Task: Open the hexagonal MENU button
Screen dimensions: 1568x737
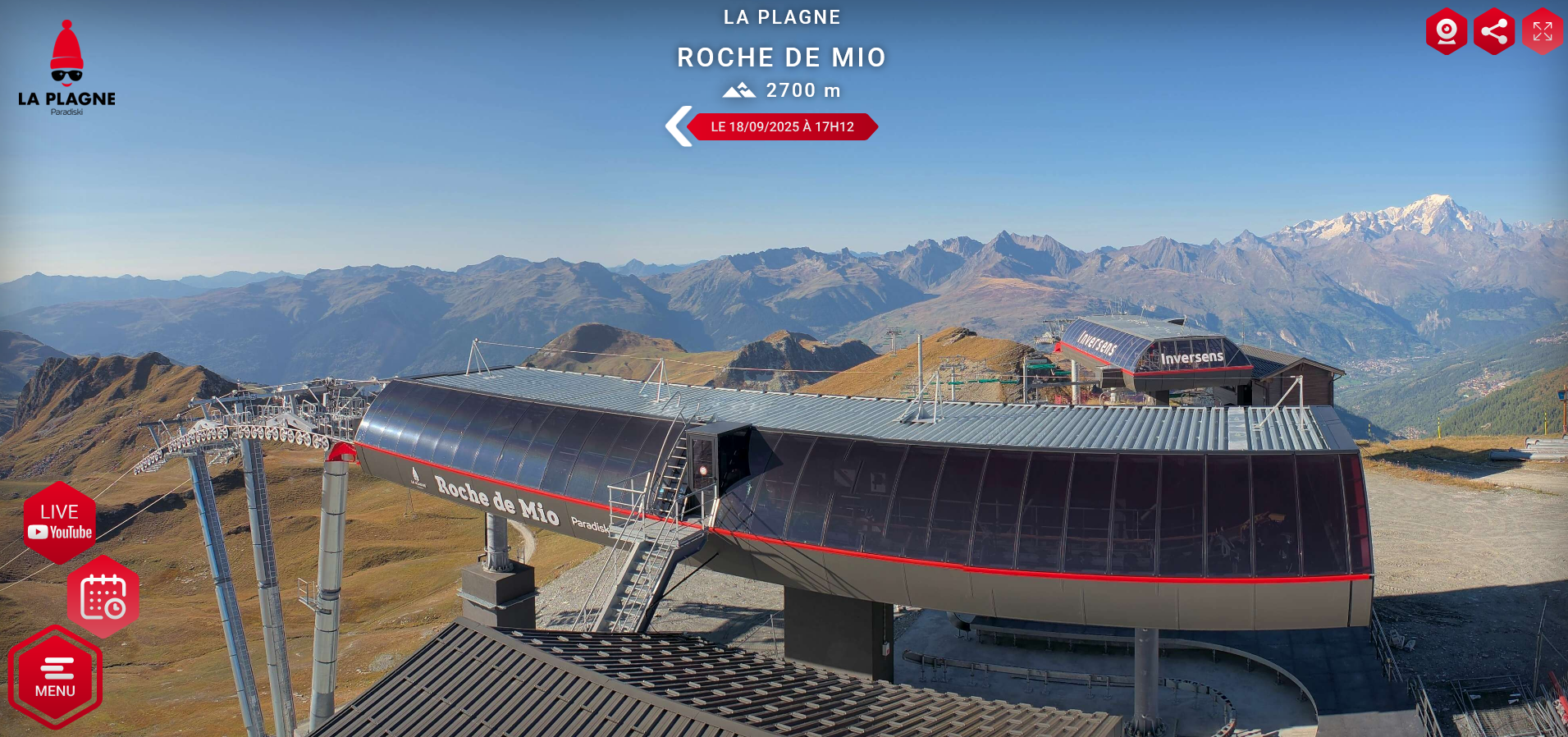Action: coord(55,678)
